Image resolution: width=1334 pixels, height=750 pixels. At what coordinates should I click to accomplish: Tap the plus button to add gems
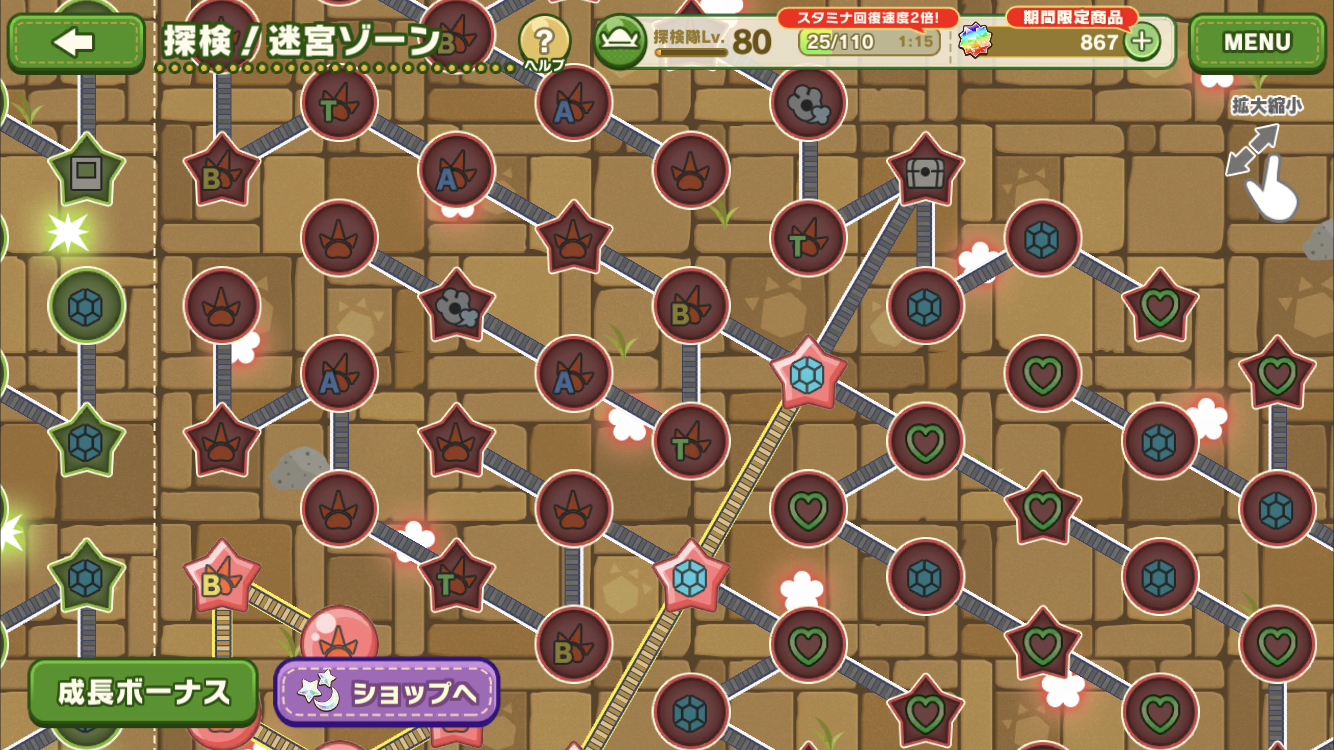[x=1142, y=42]
